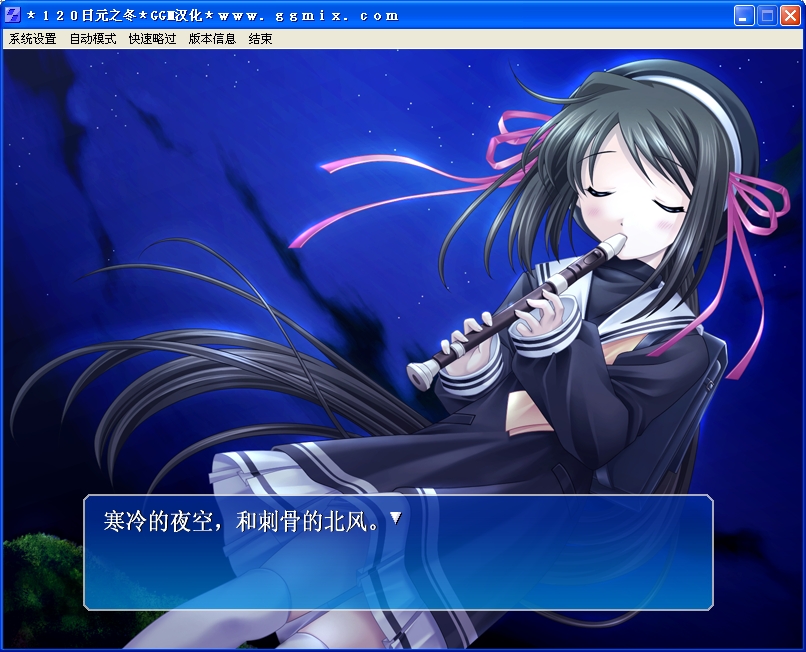Toggle 自动模式 in the menu bar
This screenshot has height=652, width=806.
coord(92,39)
